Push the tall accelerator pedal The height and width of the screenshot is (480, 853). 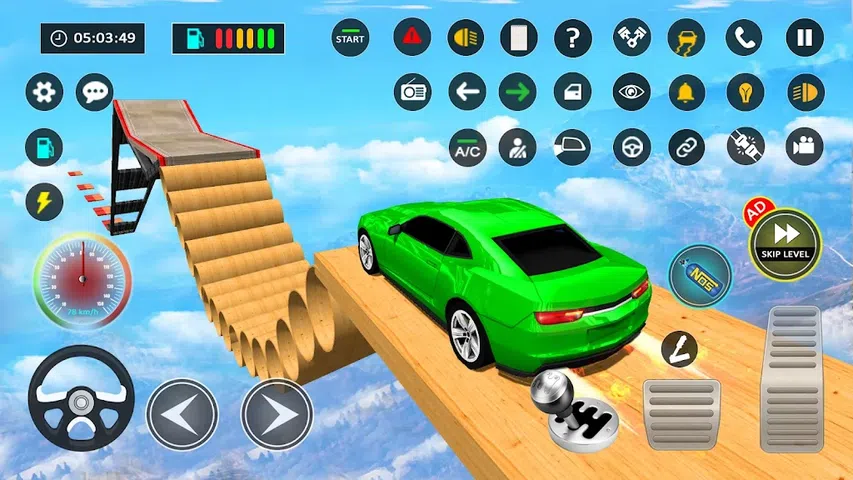click(x=791, y=378)
